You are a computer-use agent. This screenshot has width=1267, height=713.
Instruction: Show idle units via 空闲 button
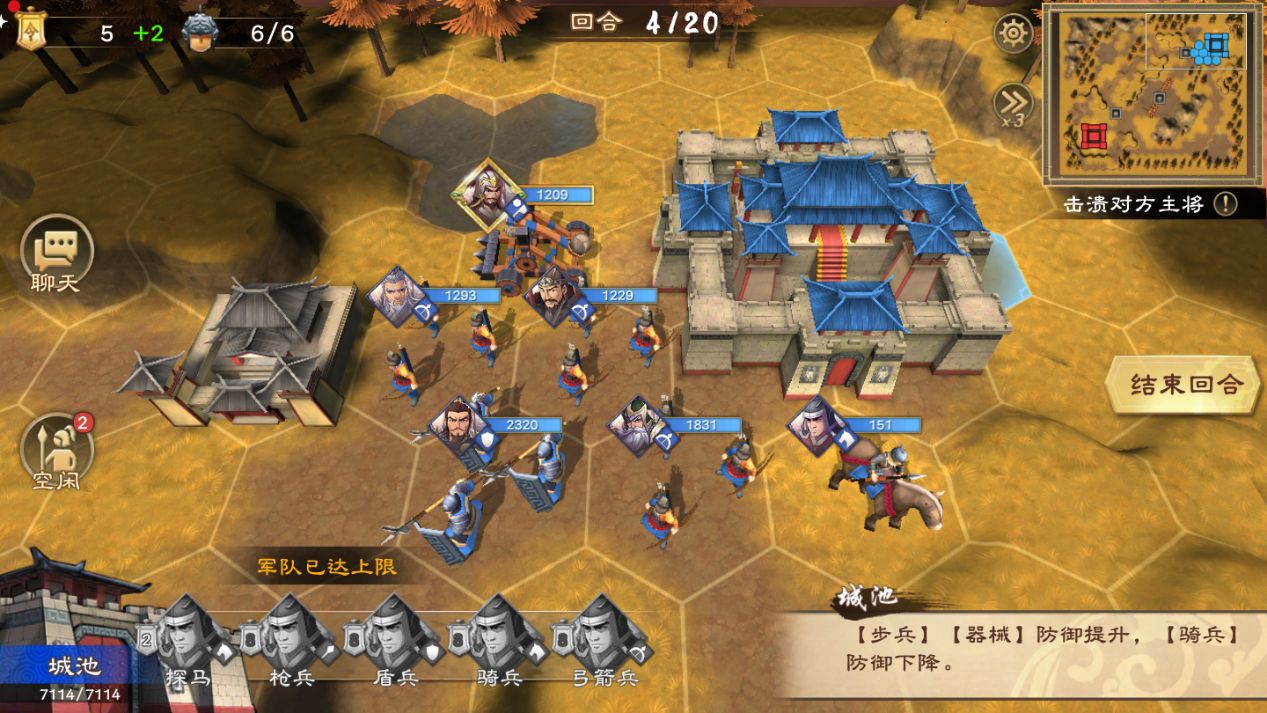[57, 451]
